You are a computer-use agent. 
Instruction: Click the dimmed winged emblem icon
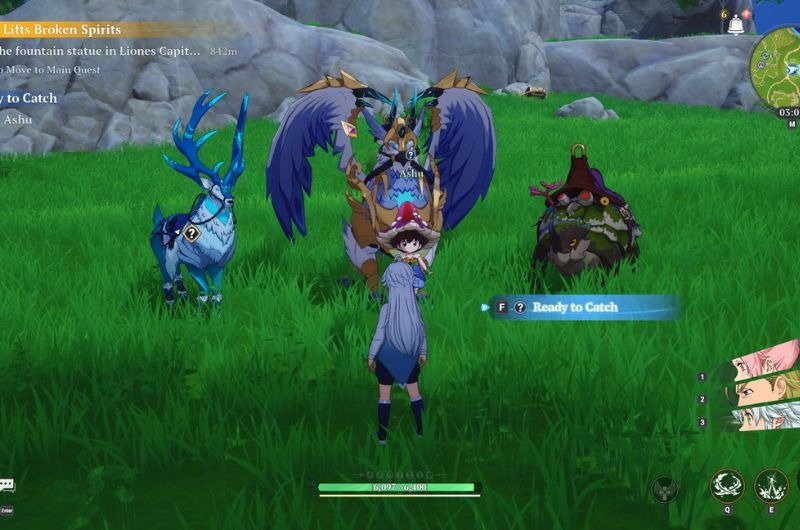click(x=664, y=490)
